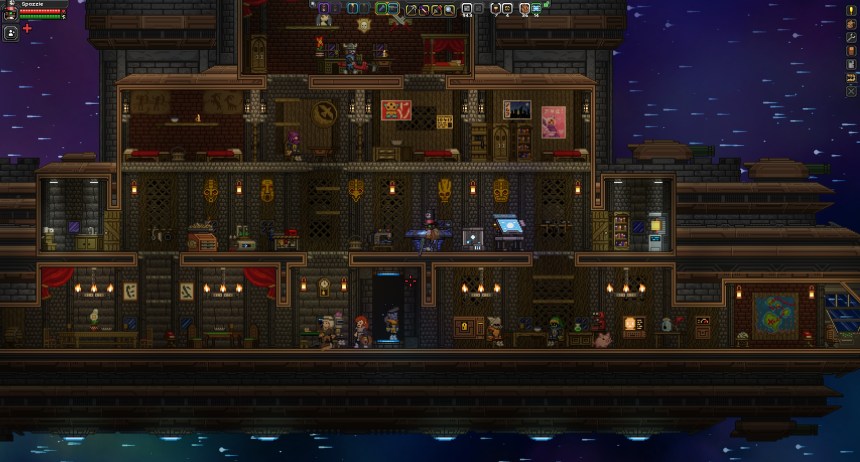Select the red paint tool slot
The width and height of the screenshot is (860, 462).
[x=436, y=10]
